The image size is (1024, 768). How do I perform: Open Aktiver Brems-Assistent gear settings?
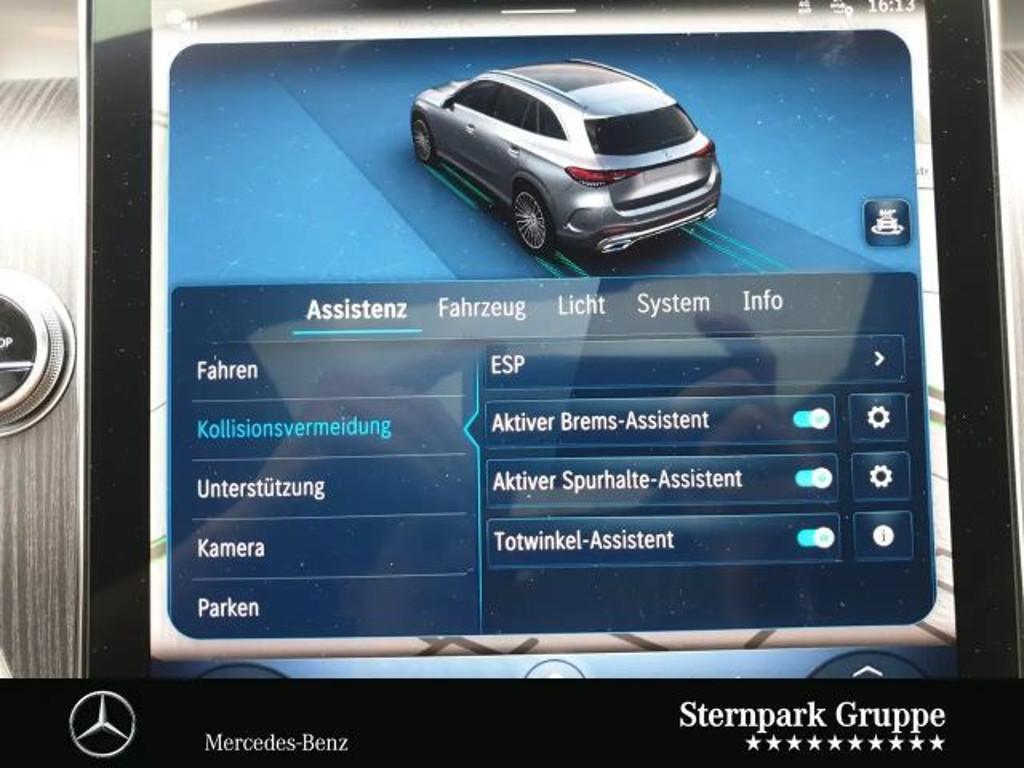878,417
